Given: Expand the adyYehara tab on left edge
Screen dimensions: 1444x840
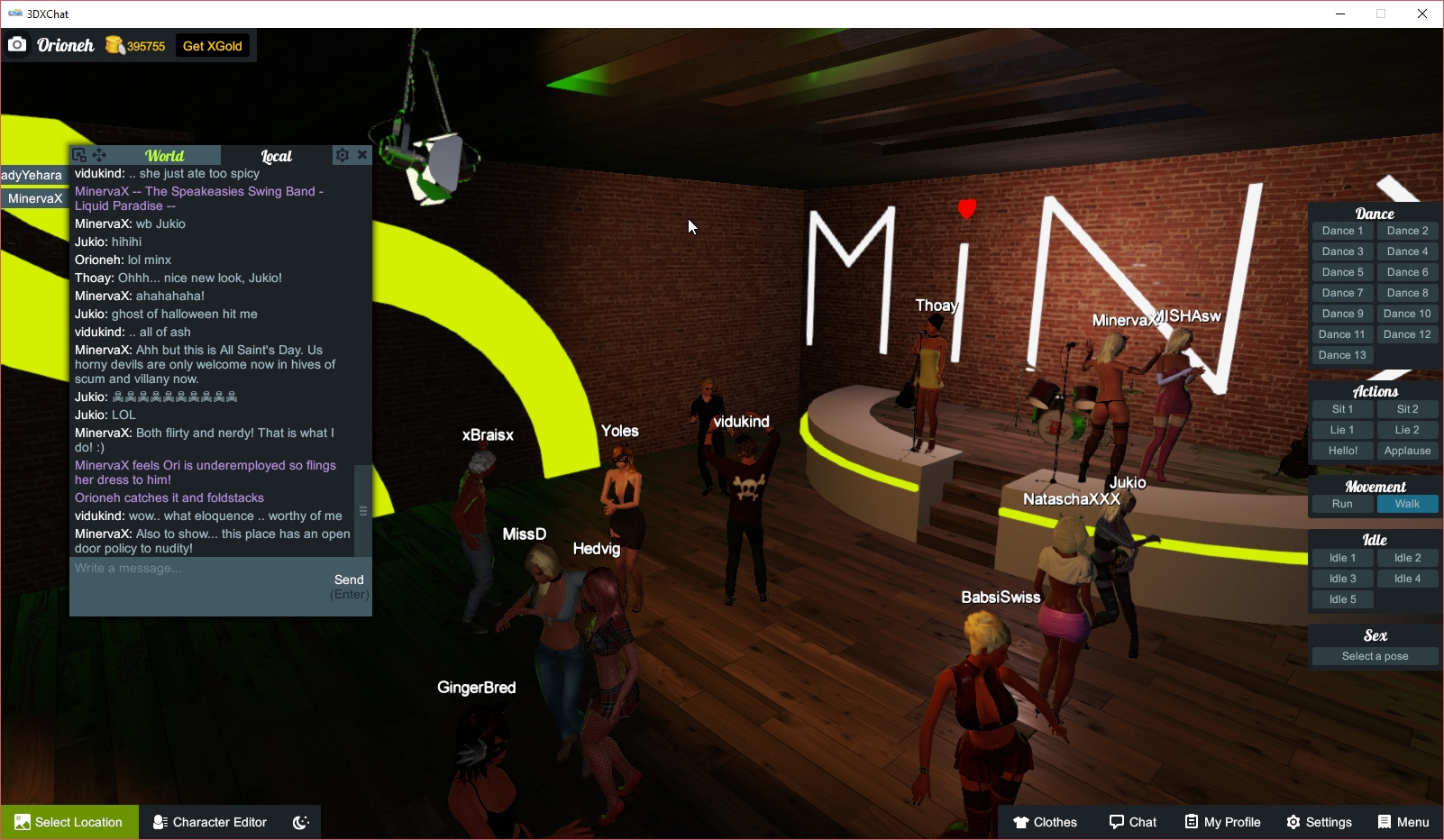Looking at the screenshot, I should pos(32,175).
